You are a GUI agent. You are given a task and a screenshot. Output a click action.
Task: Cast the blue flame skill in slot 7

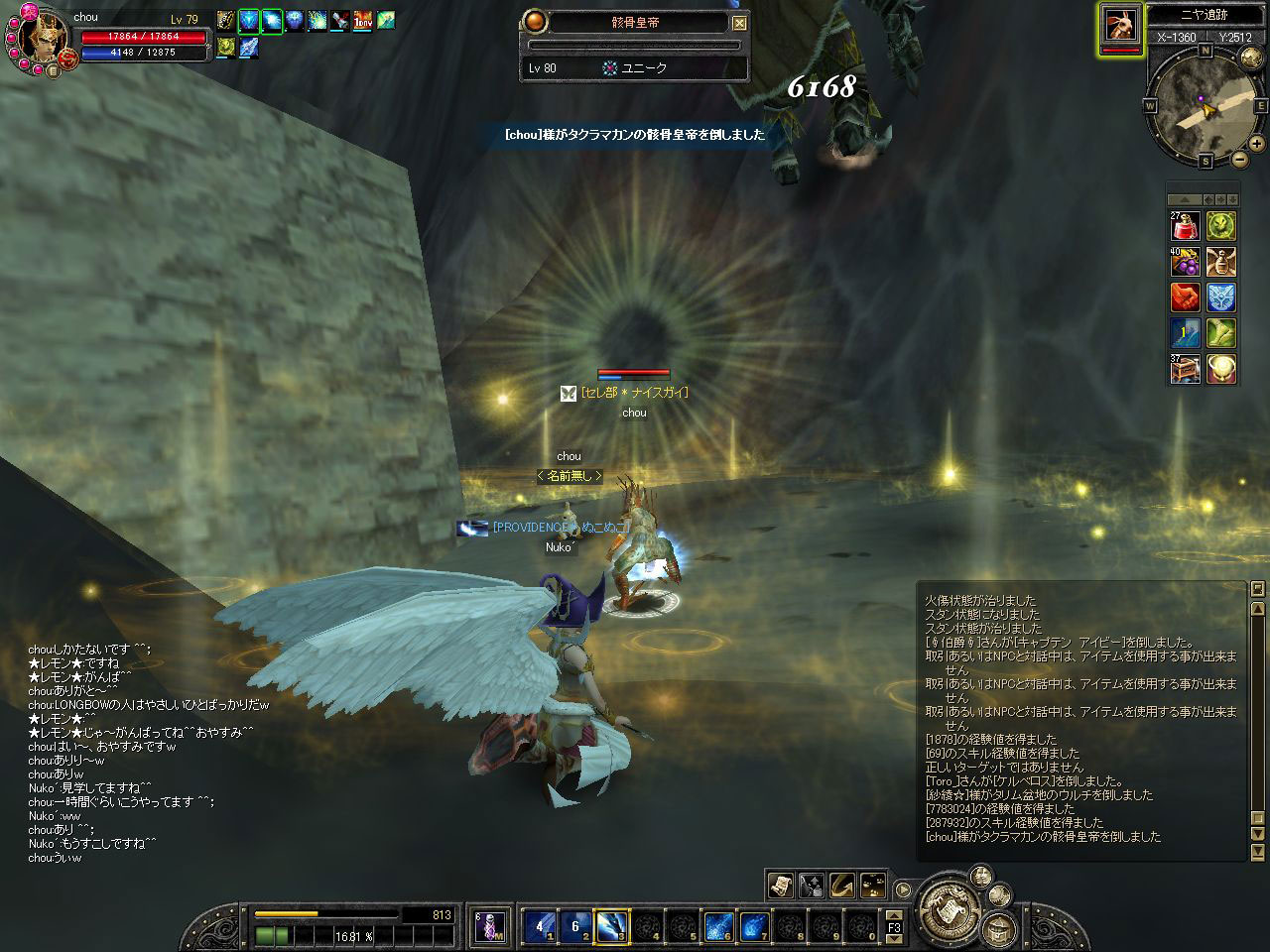tap(754, 927)
